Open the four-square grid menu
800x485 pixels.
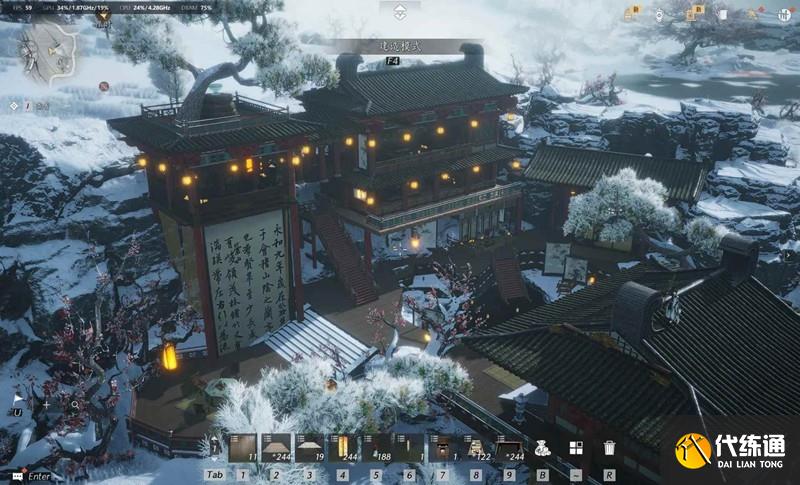[x=576, y=448]
